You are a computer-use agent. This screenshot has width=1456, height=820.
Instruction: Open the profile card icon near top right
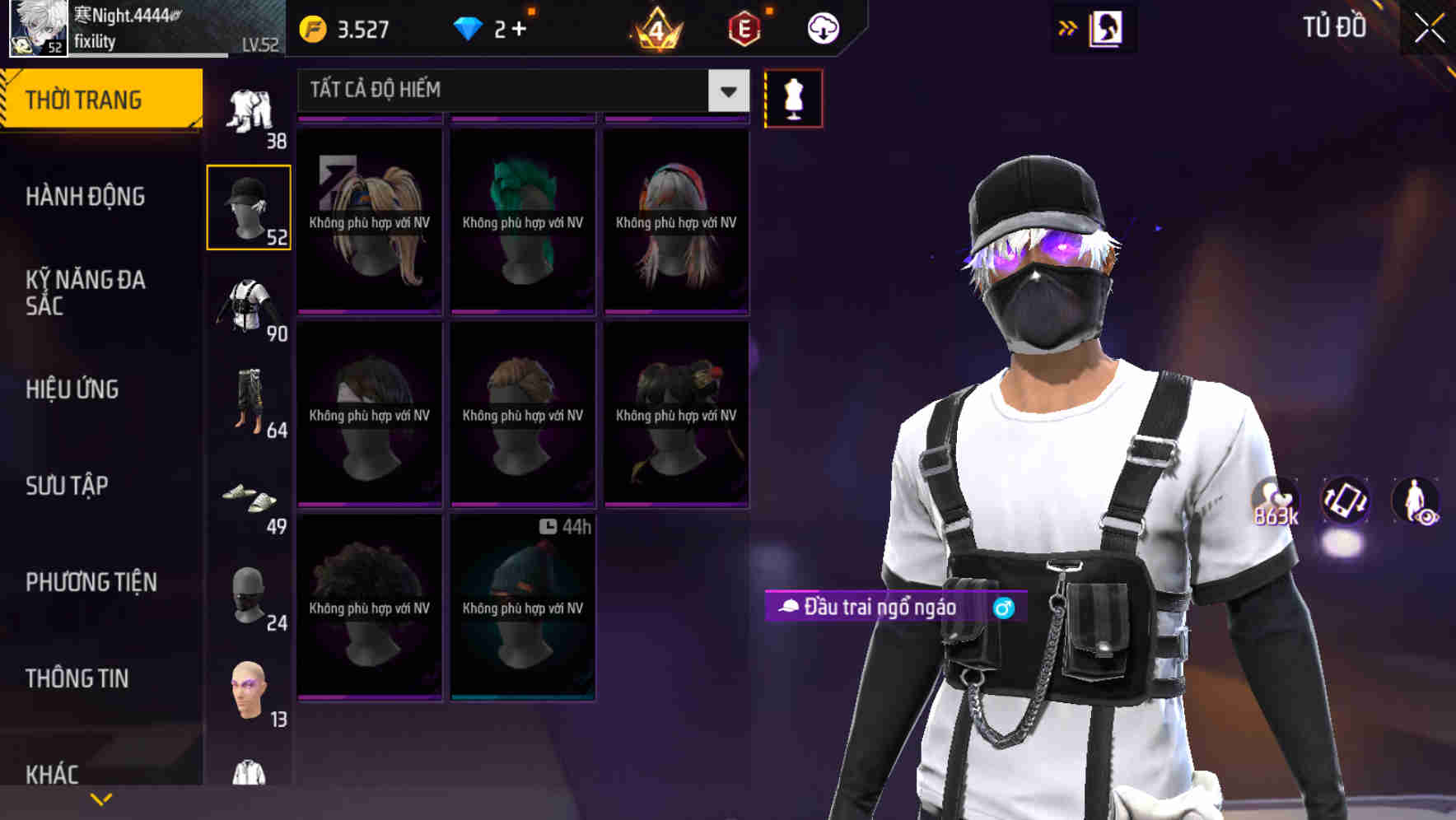tap(1107, 27)
